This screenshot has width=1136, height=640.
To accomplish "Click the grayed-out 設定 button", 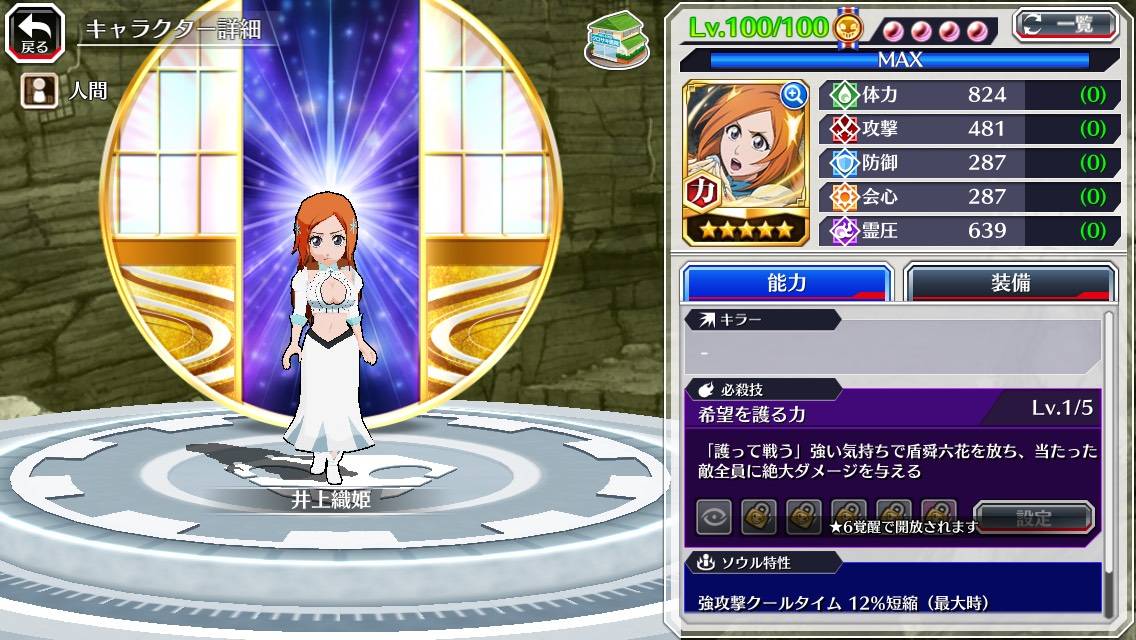I will [x=1033, y=517].
